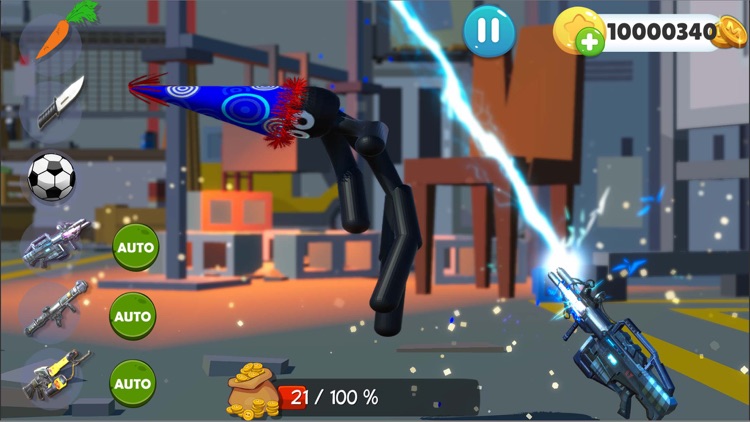Equip the knife

(57, 104)
